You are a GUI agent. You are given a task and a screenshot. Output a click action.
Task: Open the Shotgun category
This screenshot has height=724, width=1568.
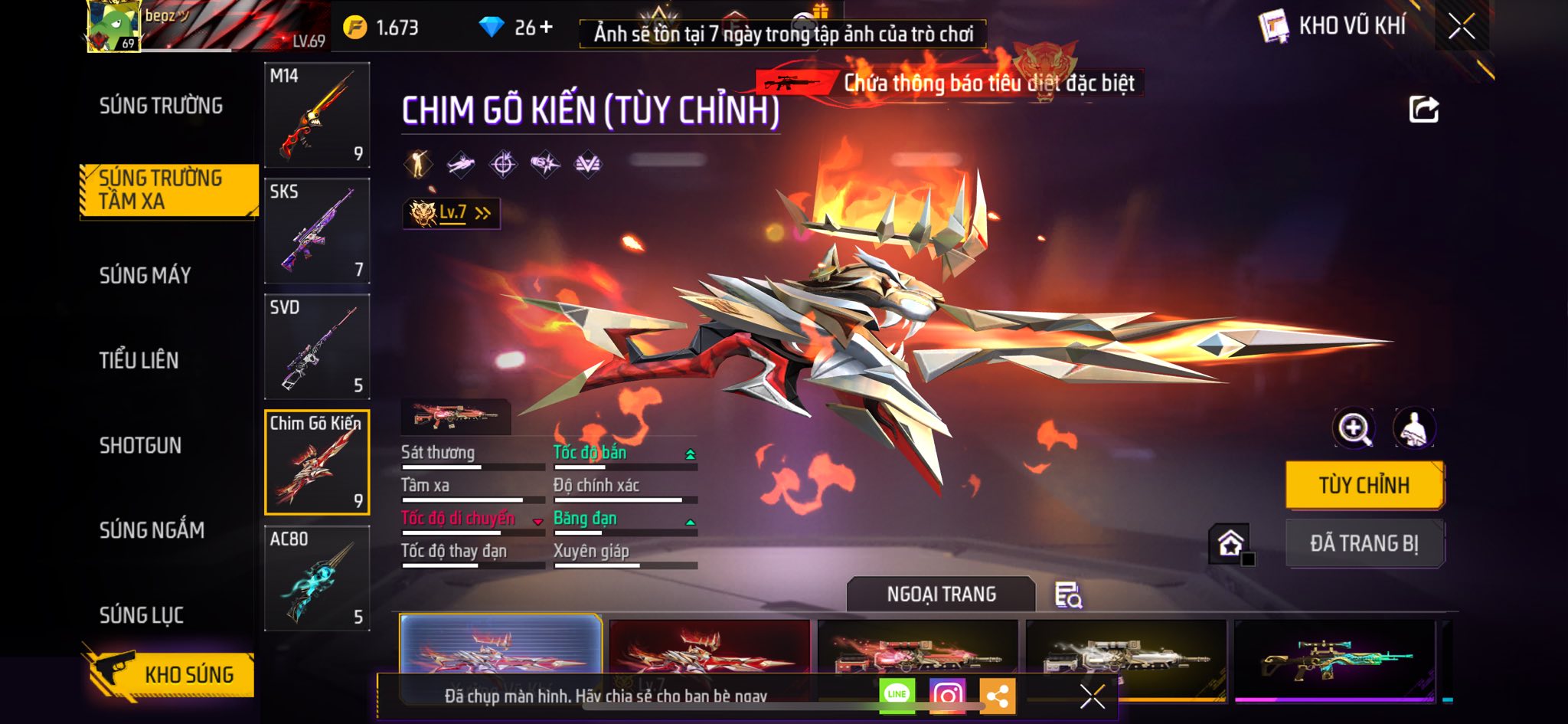(x=140, y=445)
